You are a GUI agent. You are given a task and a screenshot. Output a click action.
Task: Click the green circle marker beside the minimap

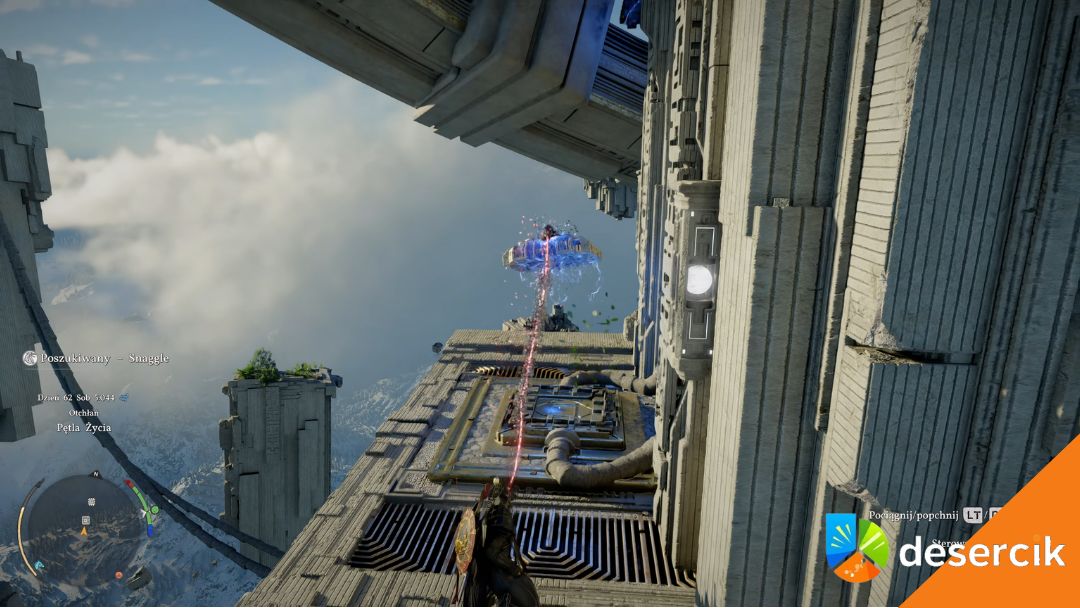click(x=153, y=510)
